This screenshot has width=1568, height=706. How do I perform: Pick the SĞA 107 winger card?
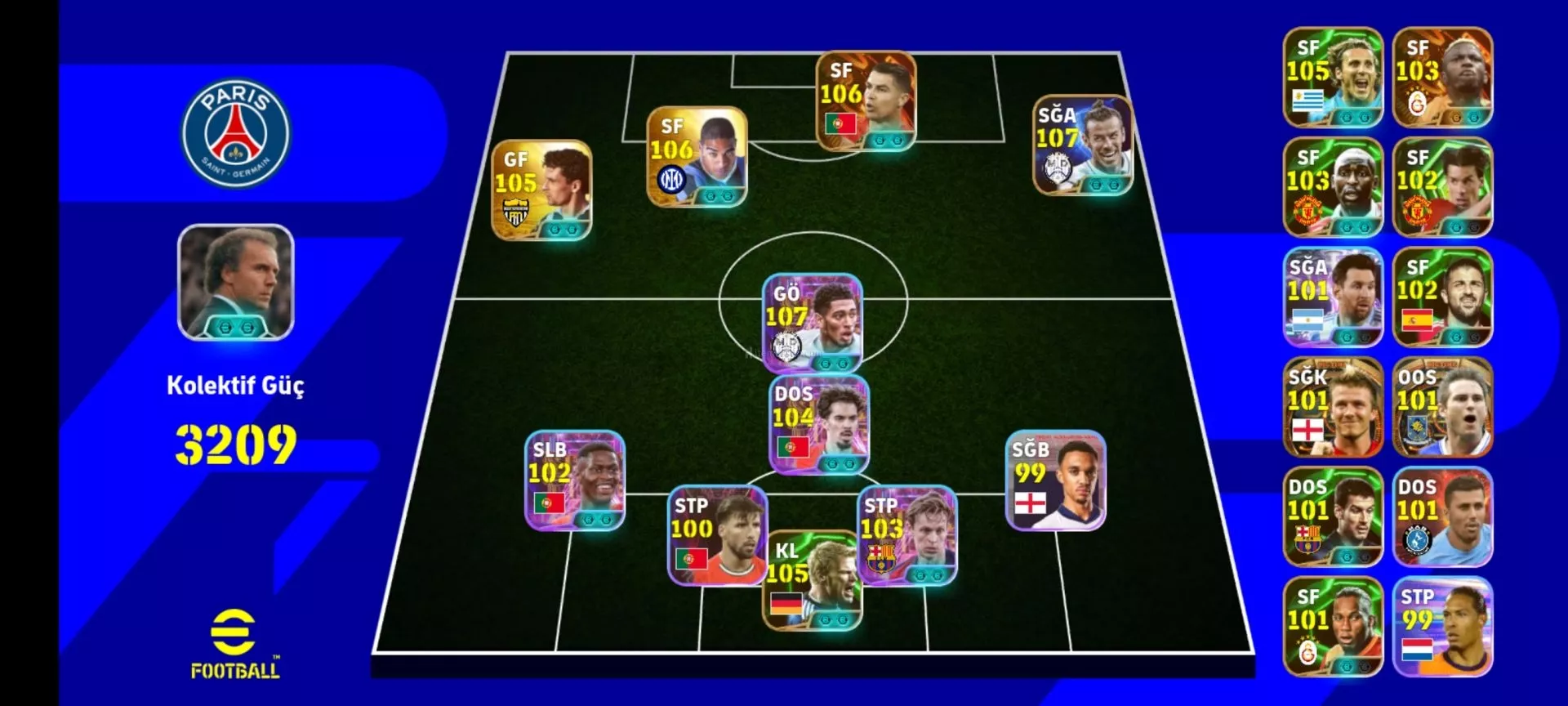point(1082,145)
